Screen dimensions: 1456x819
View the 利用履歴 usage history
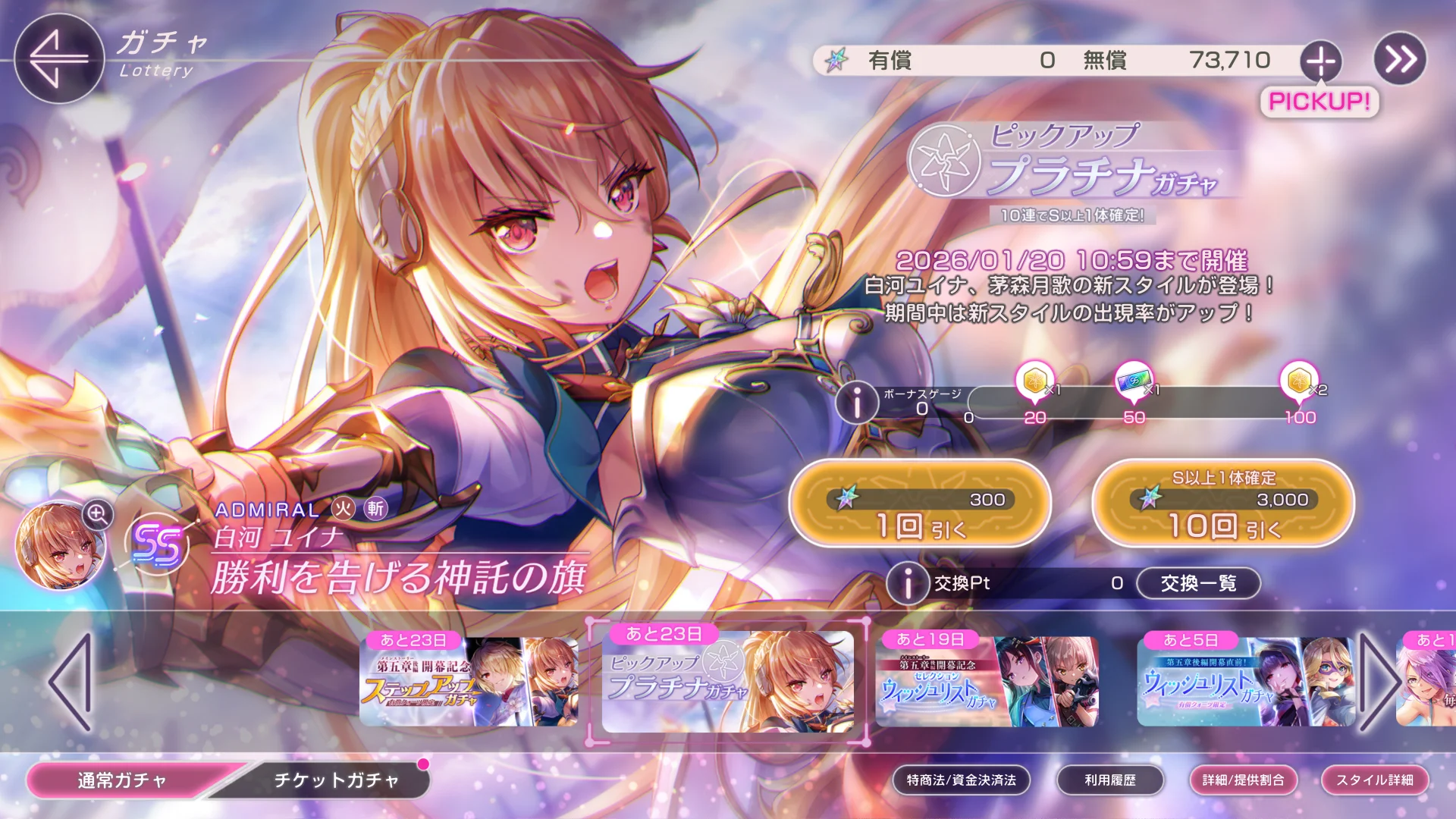1109,780
